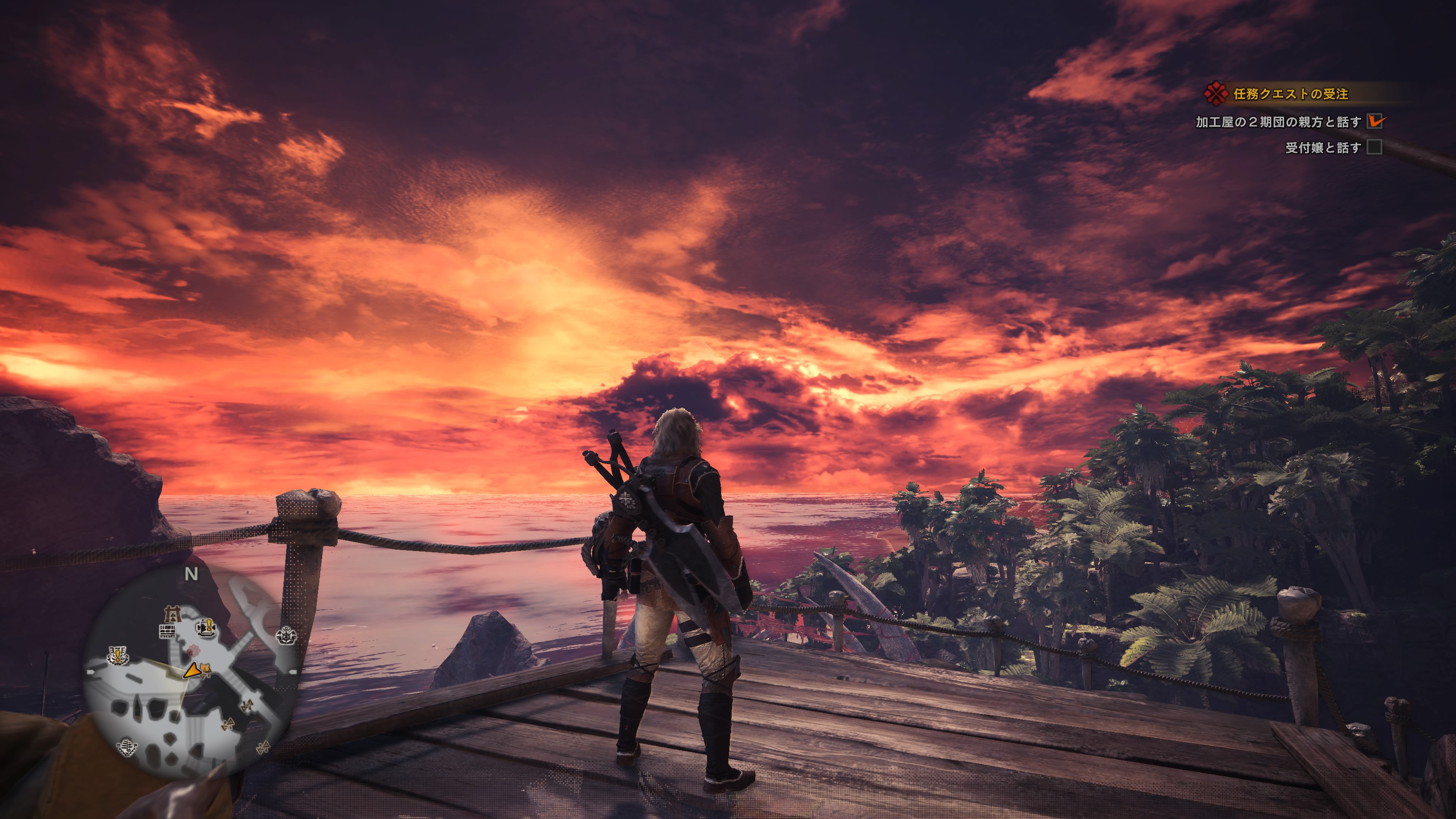Click the red quest emblem icon
Screen dimensions: 1456x819
coord(1215,93)
